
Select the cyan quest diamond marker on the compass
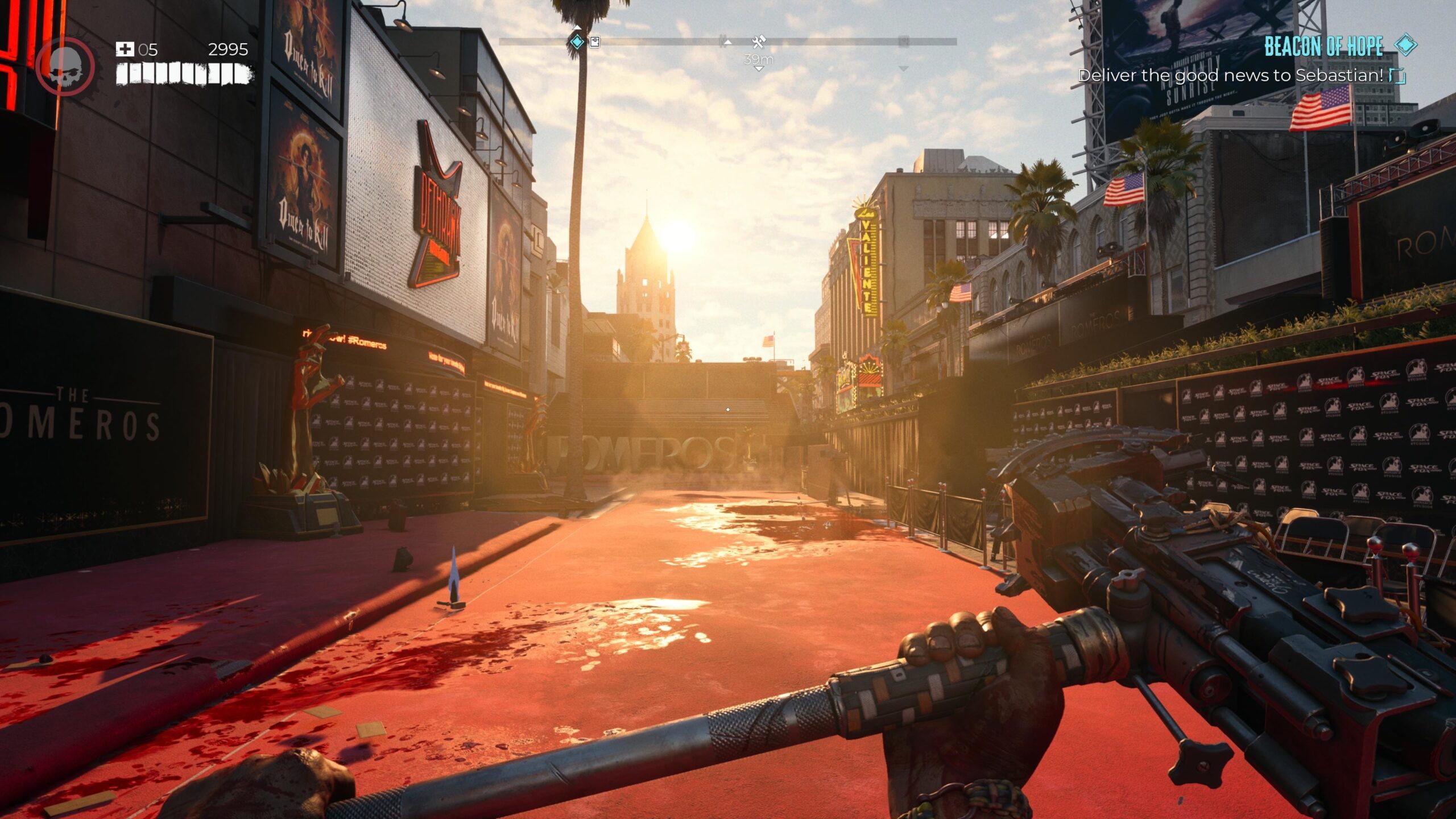[x=577, y=41]
